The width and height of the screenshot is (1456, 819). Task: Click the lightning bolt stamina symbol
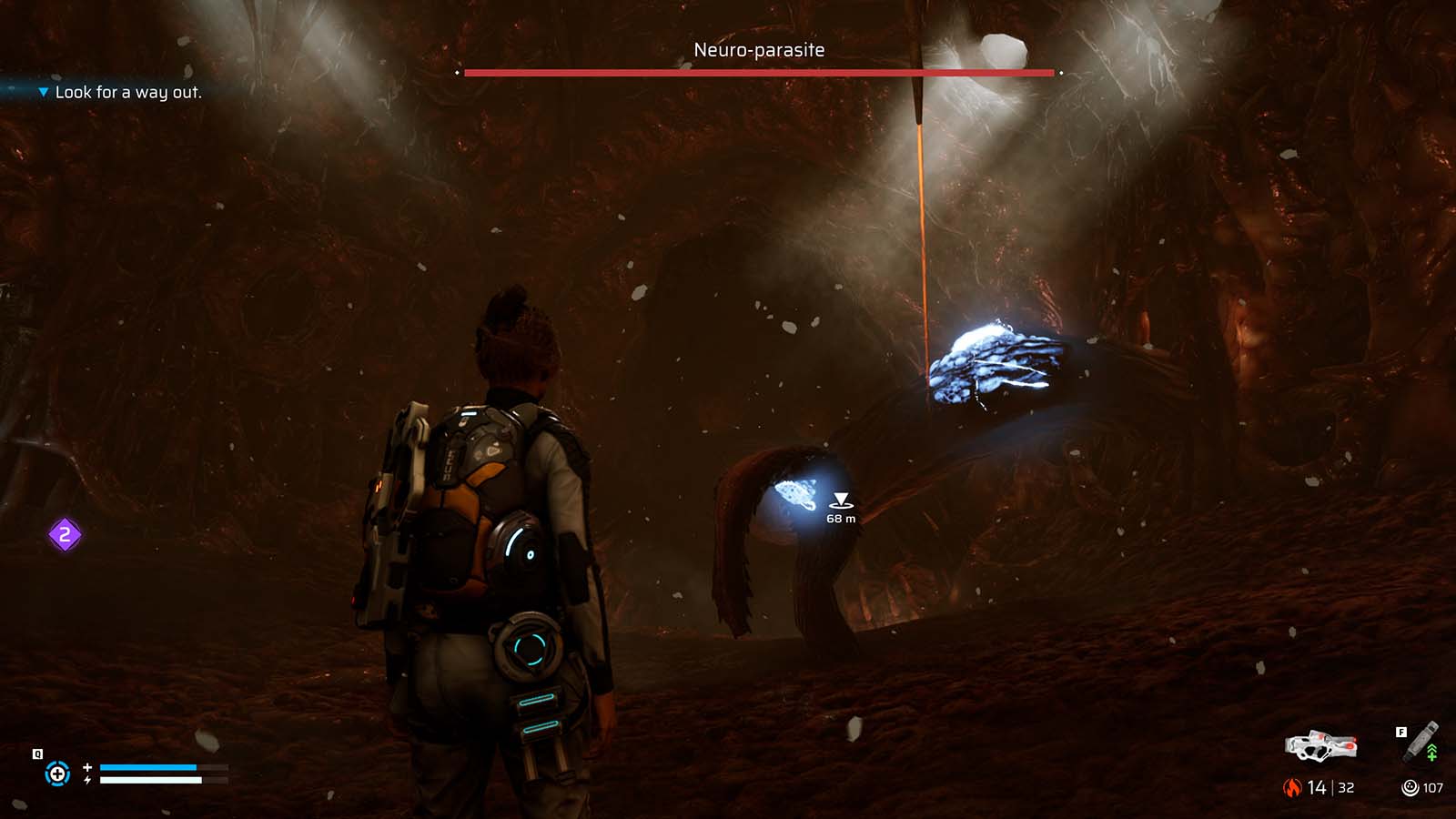tap(87, 779)
